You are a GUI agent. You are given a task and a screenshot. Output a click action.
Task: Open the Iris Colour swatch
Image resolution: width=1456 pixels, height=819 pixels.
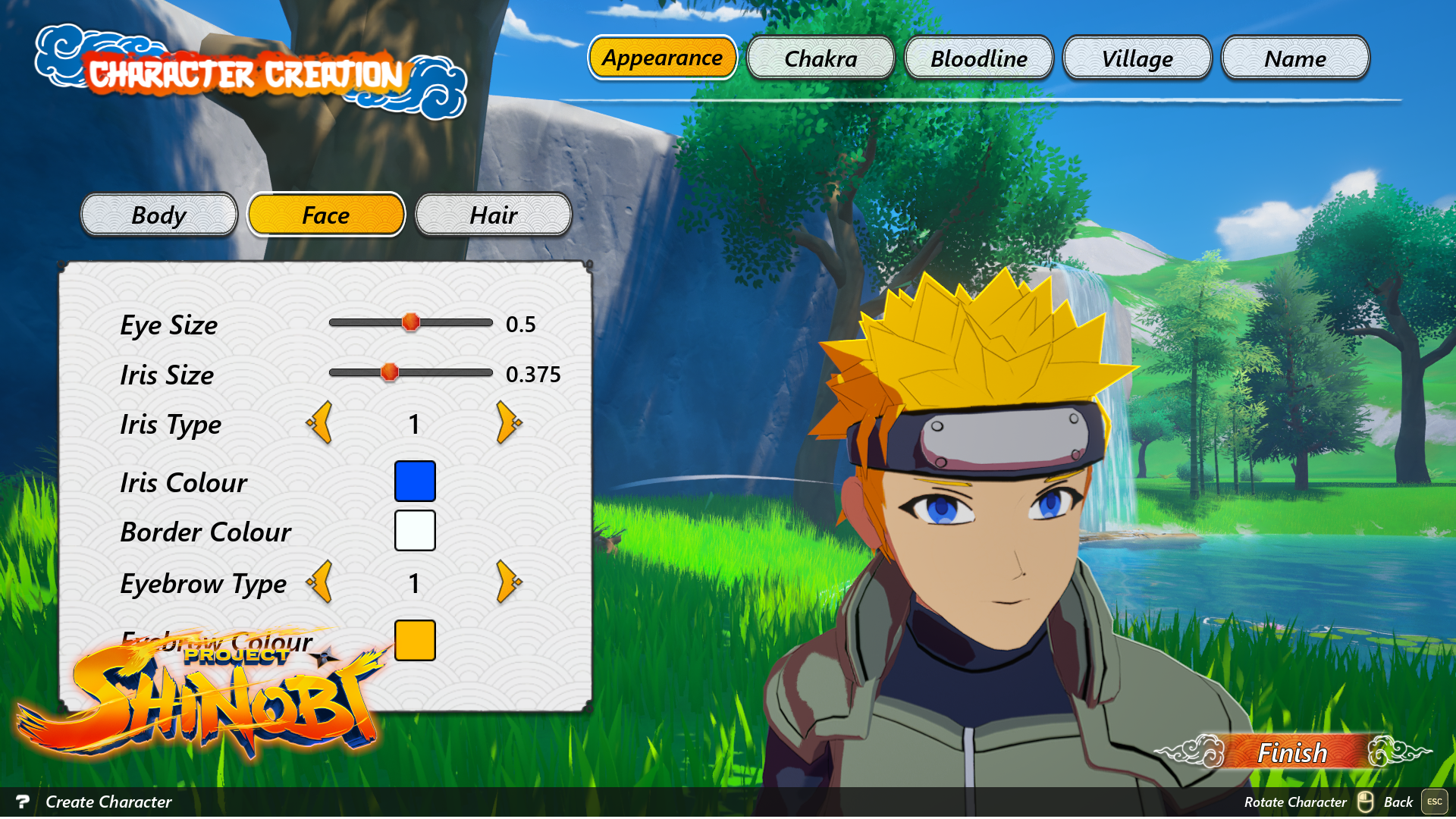[414, 481]
